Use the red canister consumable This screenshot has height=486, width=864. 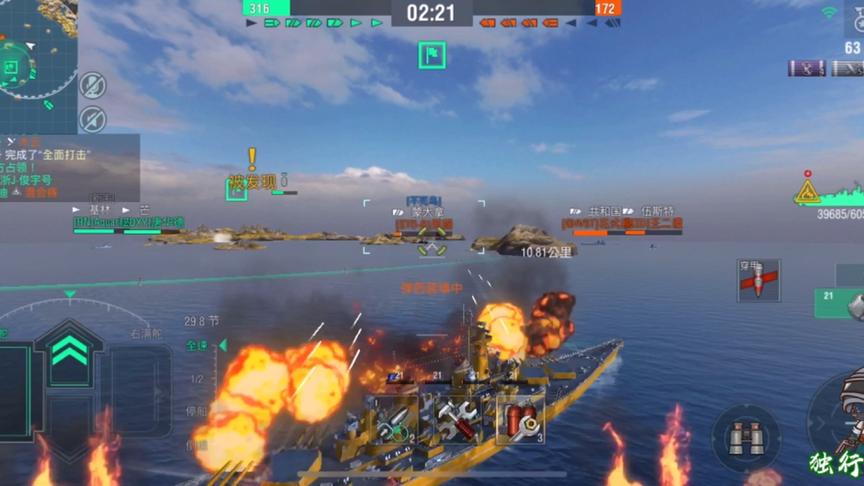[520, 419]
